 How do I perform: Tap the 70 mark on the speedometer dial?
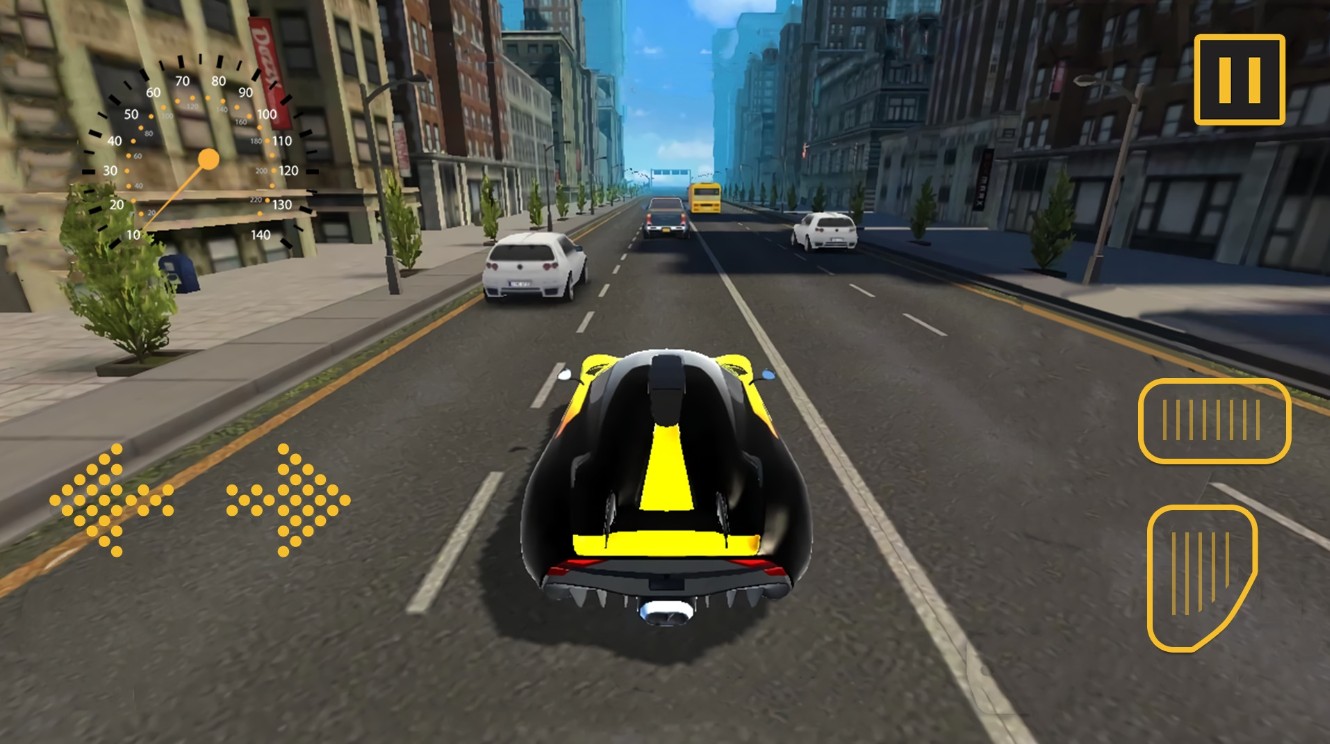[182, 80]
